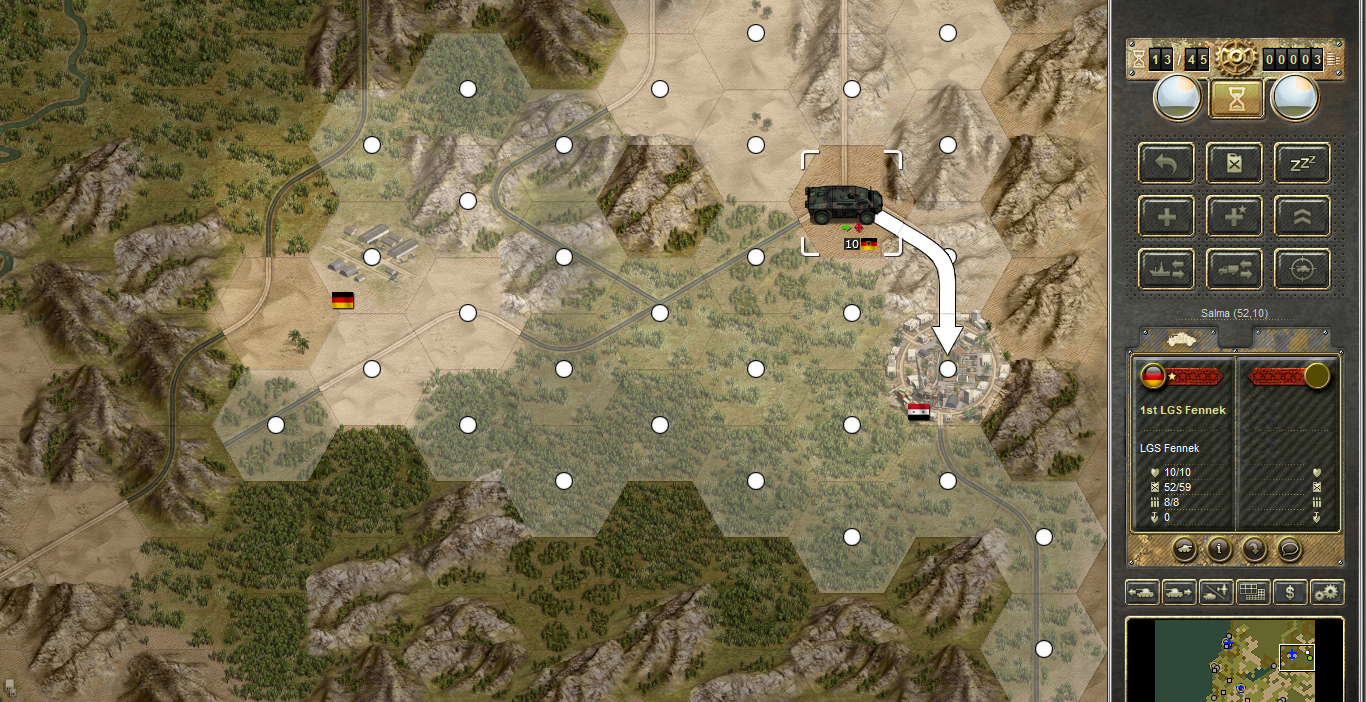The height and width of the screenshot is (702, 1366).
Task: Open options with the double-gear button
Action: 1327,592
